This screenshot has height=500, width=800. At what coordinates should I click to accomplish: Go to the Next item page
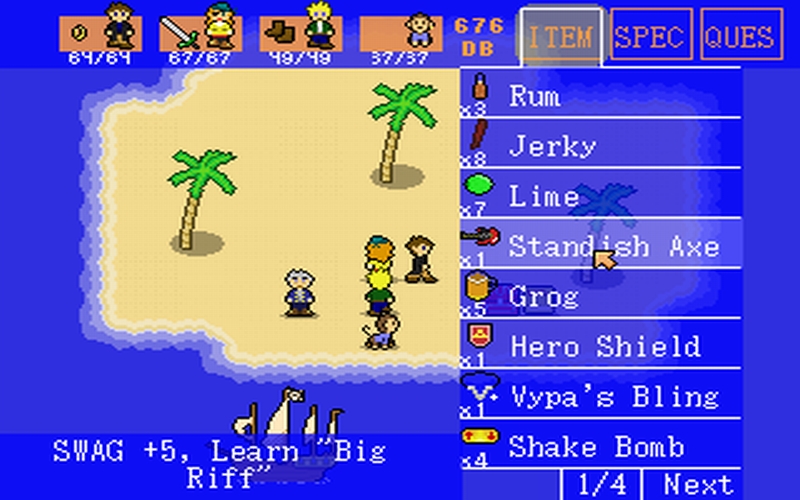coord(698,484)
